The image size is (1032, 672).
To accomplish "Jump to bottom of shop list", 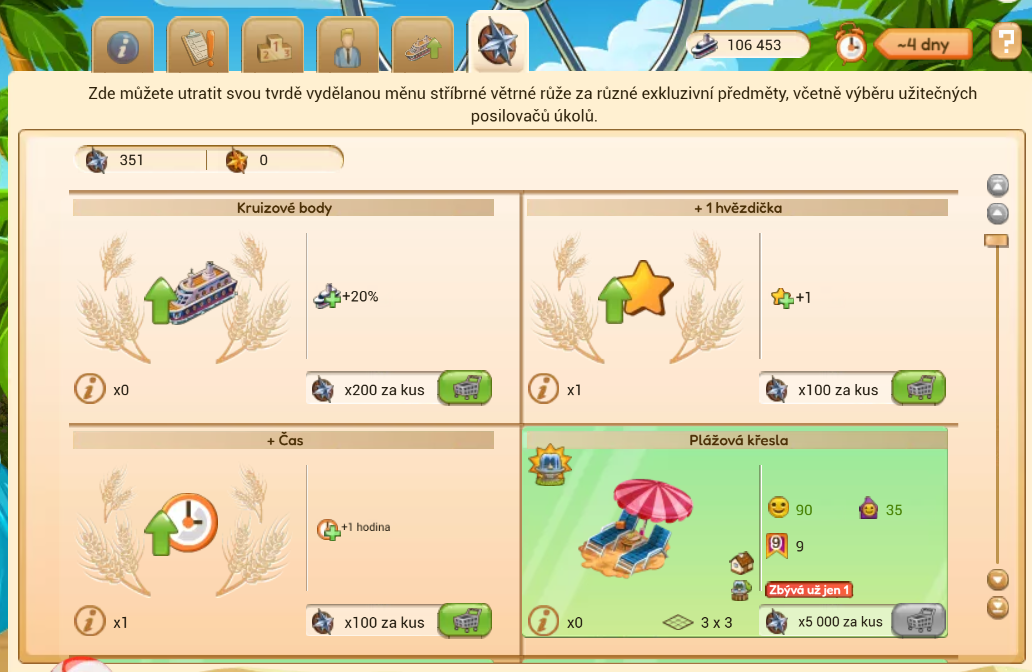I will point(998,606).
